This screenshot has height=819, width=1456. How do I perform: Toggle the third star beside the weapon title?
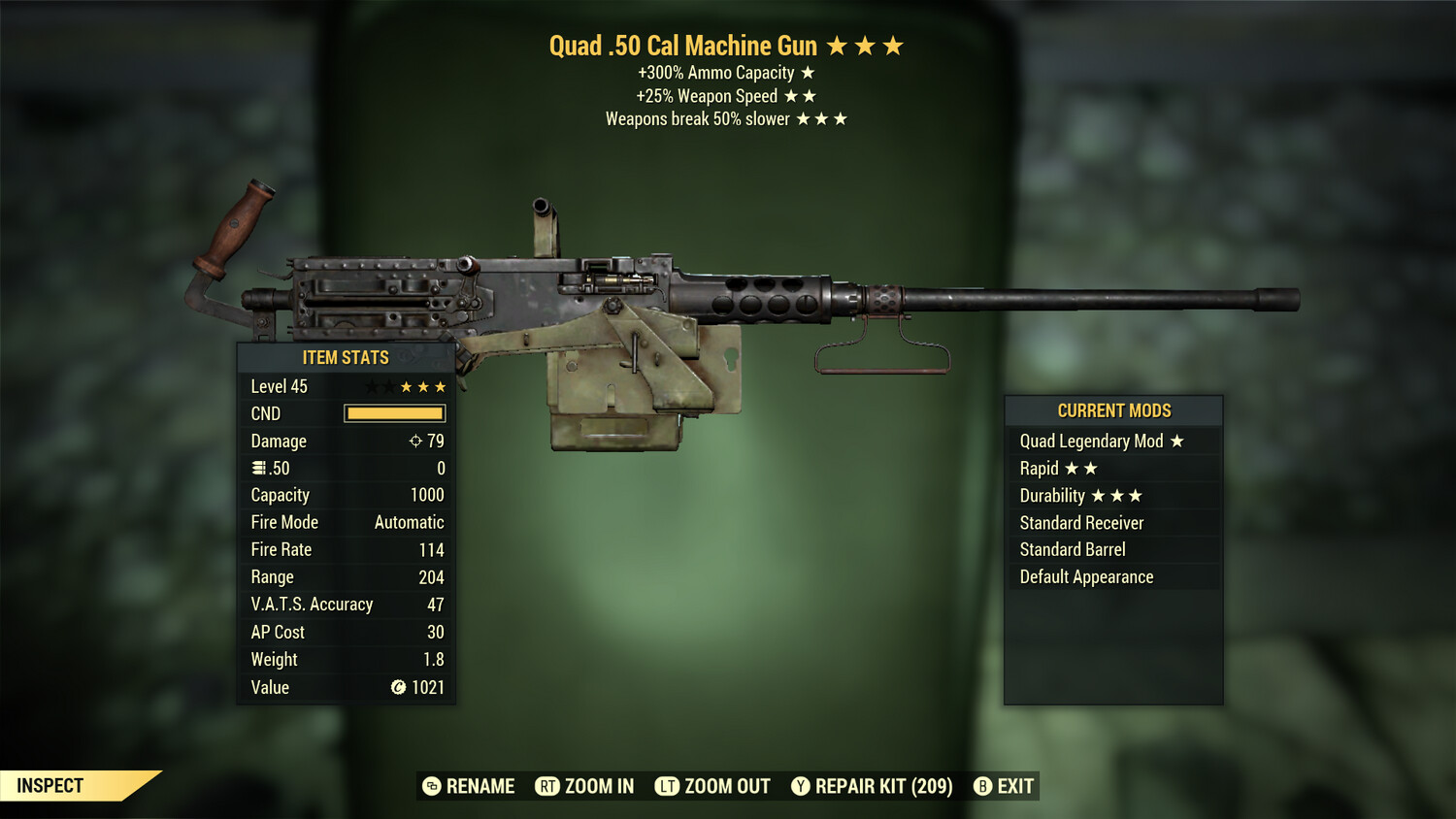coord(892,45)
